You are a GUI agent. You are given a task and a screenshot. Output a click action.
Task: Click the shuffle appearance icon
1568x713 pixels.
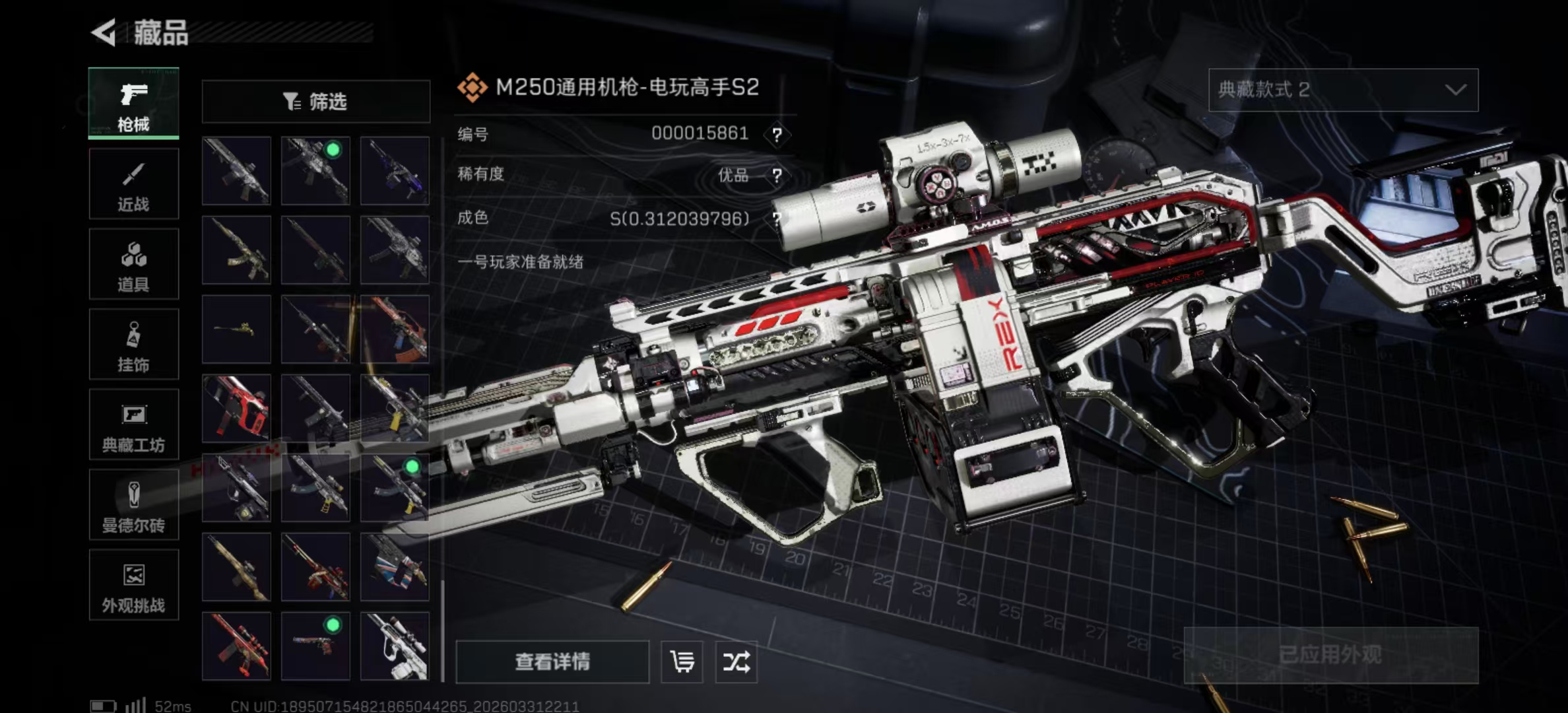point(737,662)
